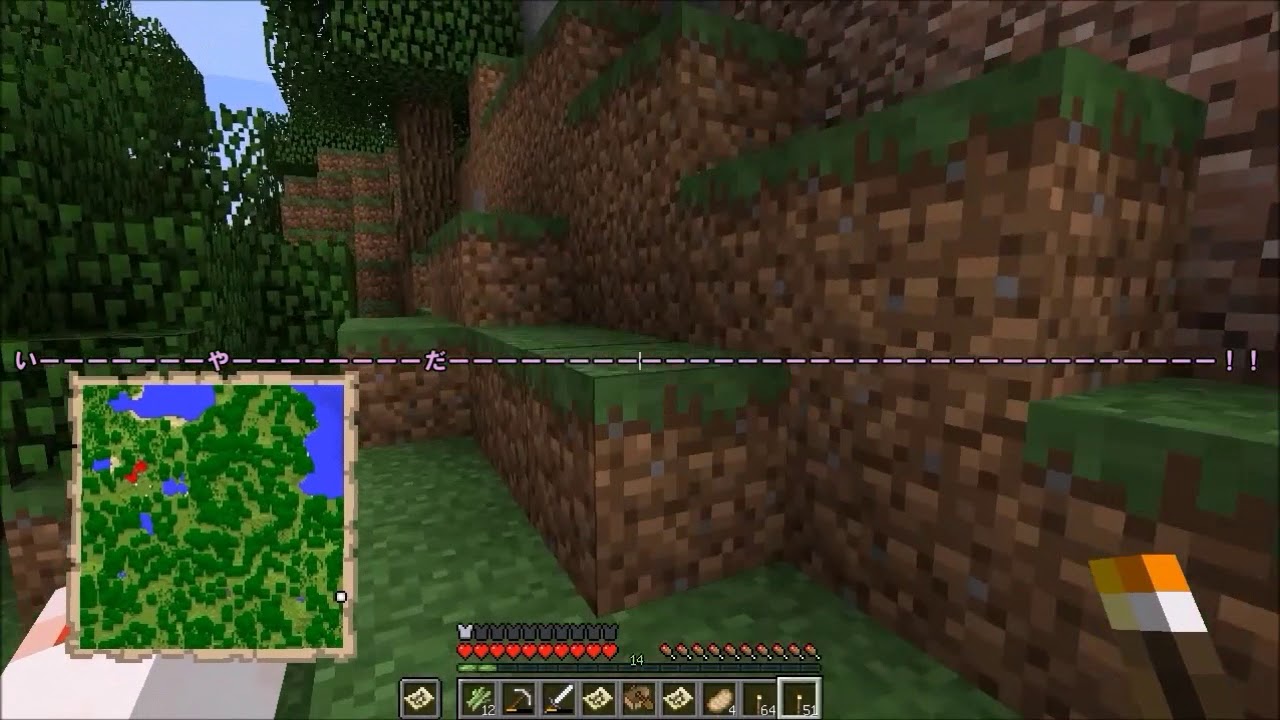The width and height of the screenshot is (1280, 720).
Task: Select the second map in the hotbar
Action: 677,697
